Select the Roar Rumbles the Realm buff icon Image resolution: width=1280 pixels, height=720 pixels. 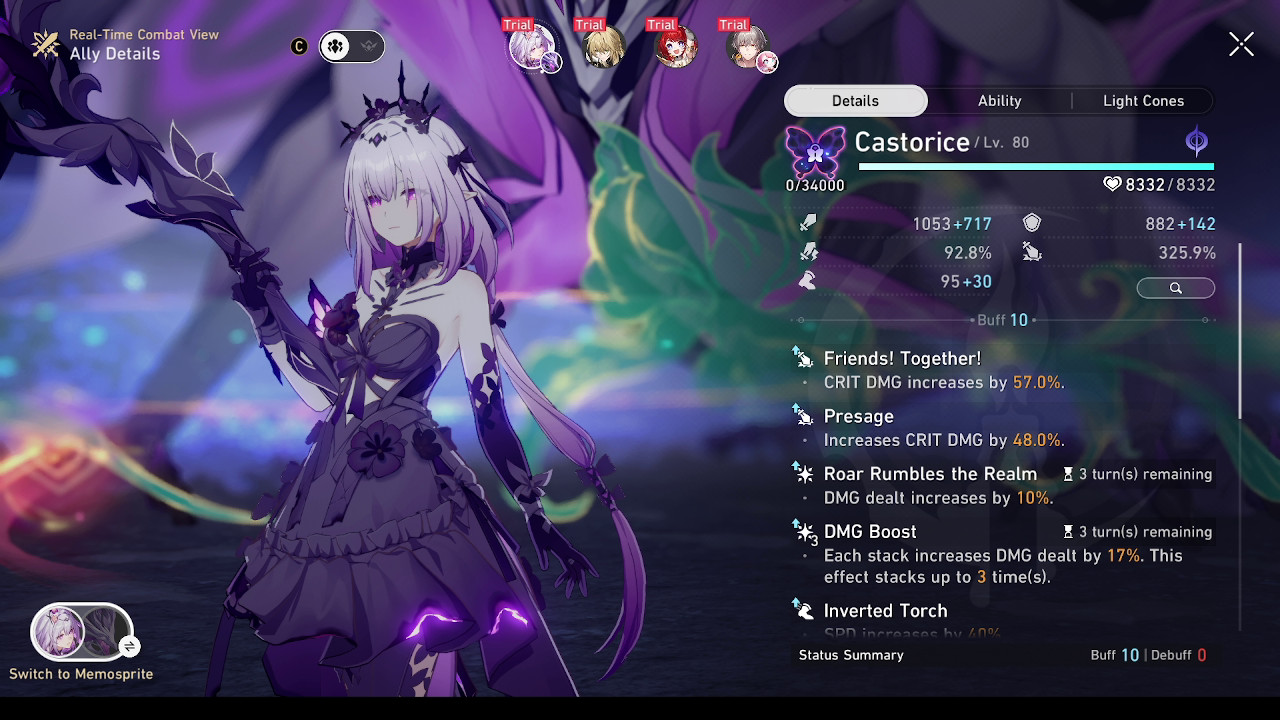click(x=806, y=473)
